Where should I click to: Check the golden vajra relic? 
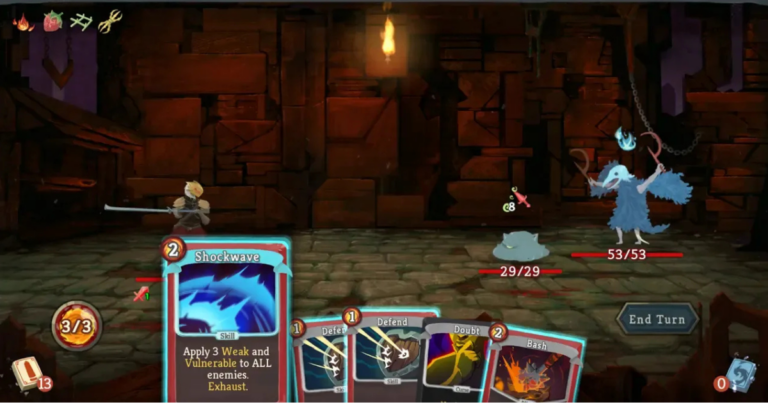pyautogui.click(x=110, y=20)
